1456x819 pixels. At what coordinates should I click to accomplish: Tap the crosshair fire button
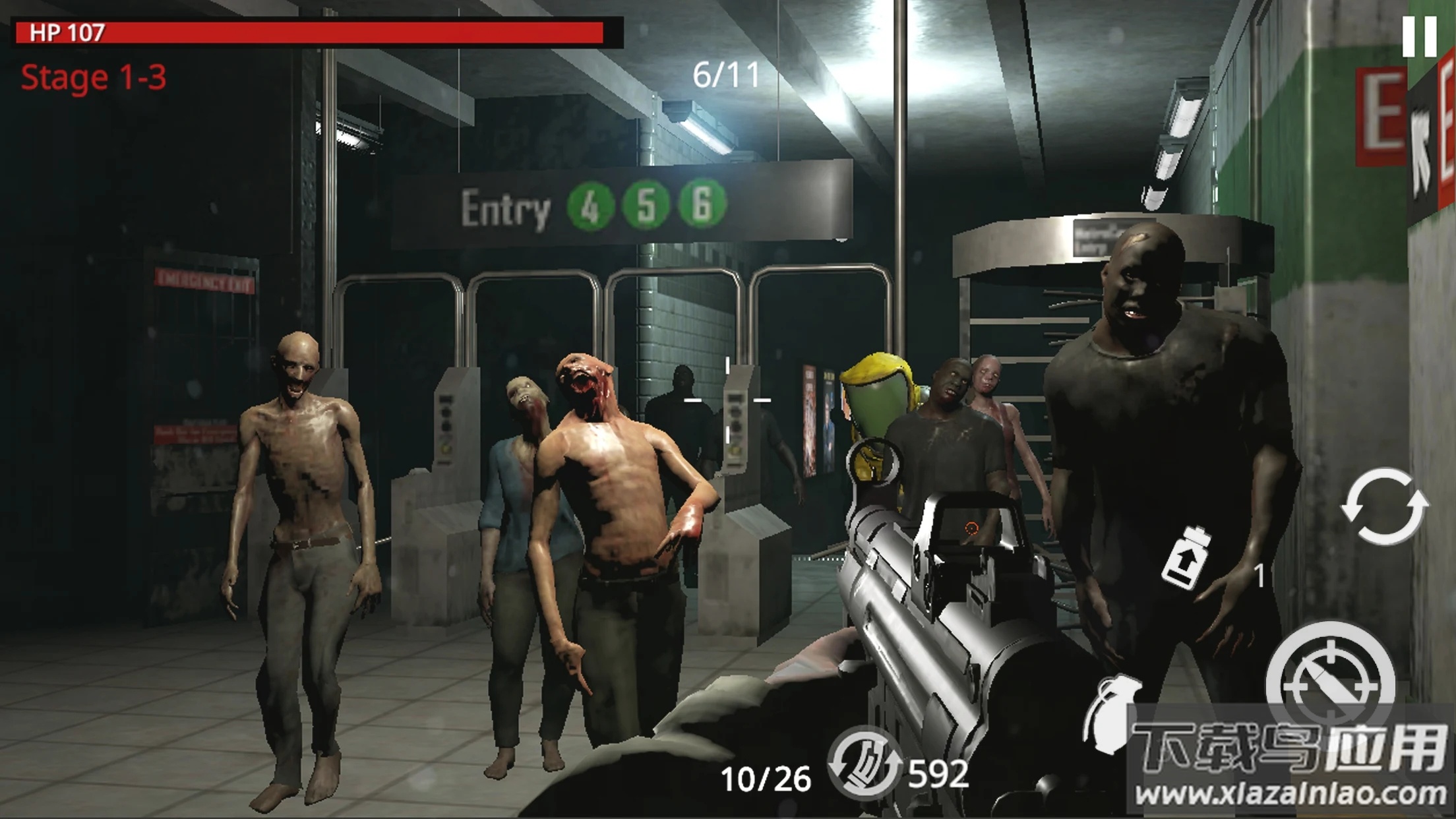1329,684
